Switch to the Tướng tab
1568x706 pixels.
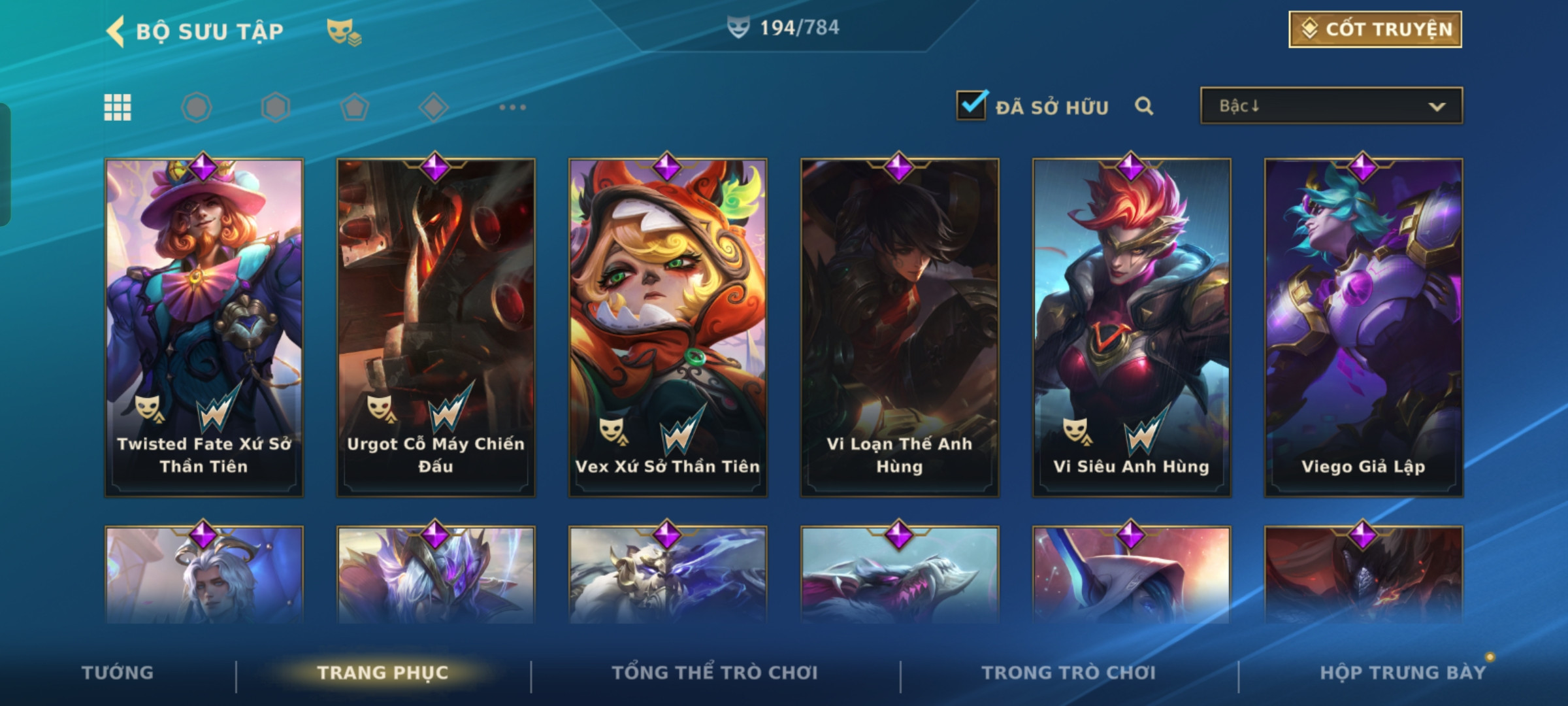coord(118,673)
